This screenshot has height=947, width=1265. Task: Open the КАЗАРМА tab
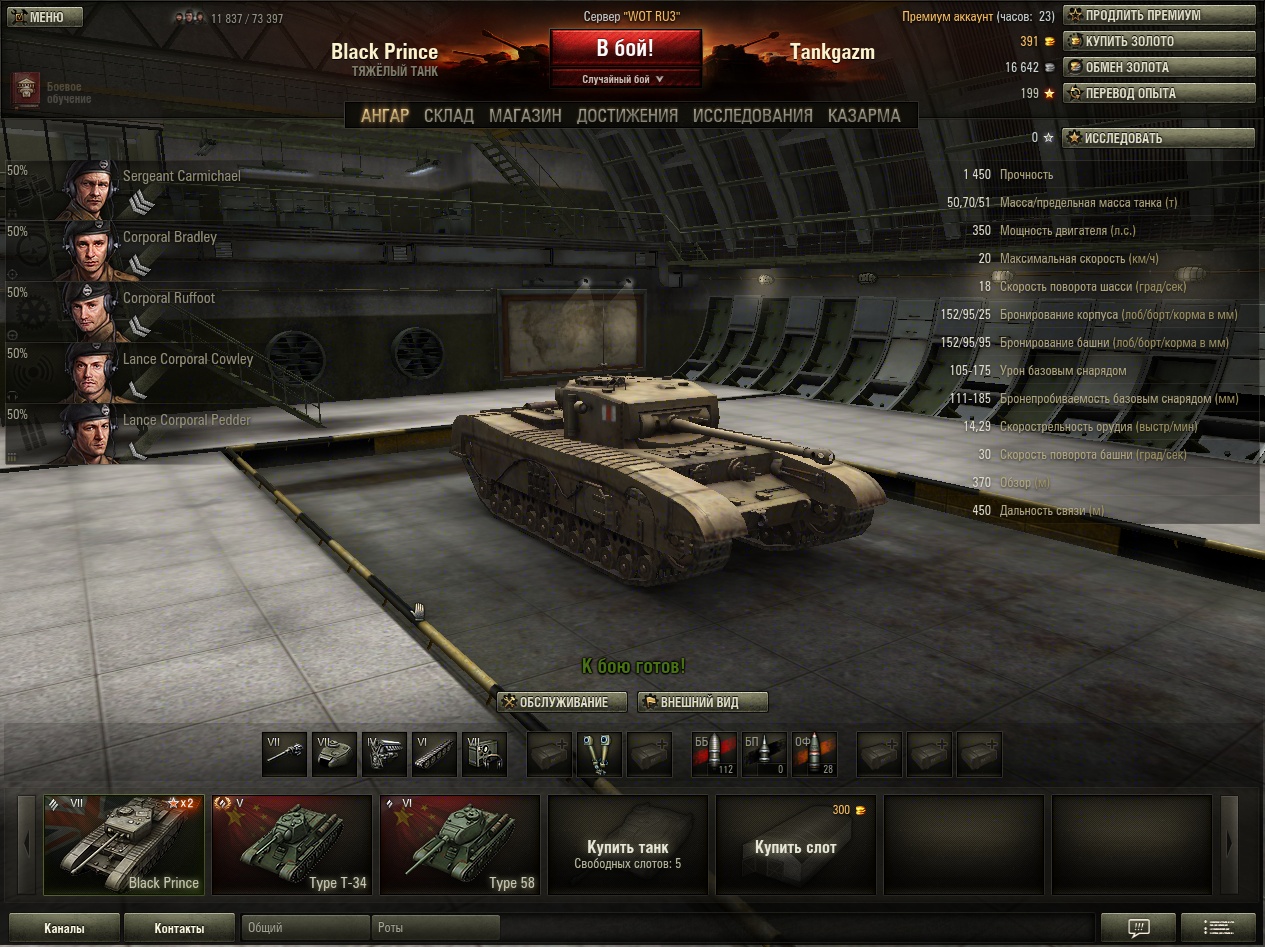click(x=864, y=115)
